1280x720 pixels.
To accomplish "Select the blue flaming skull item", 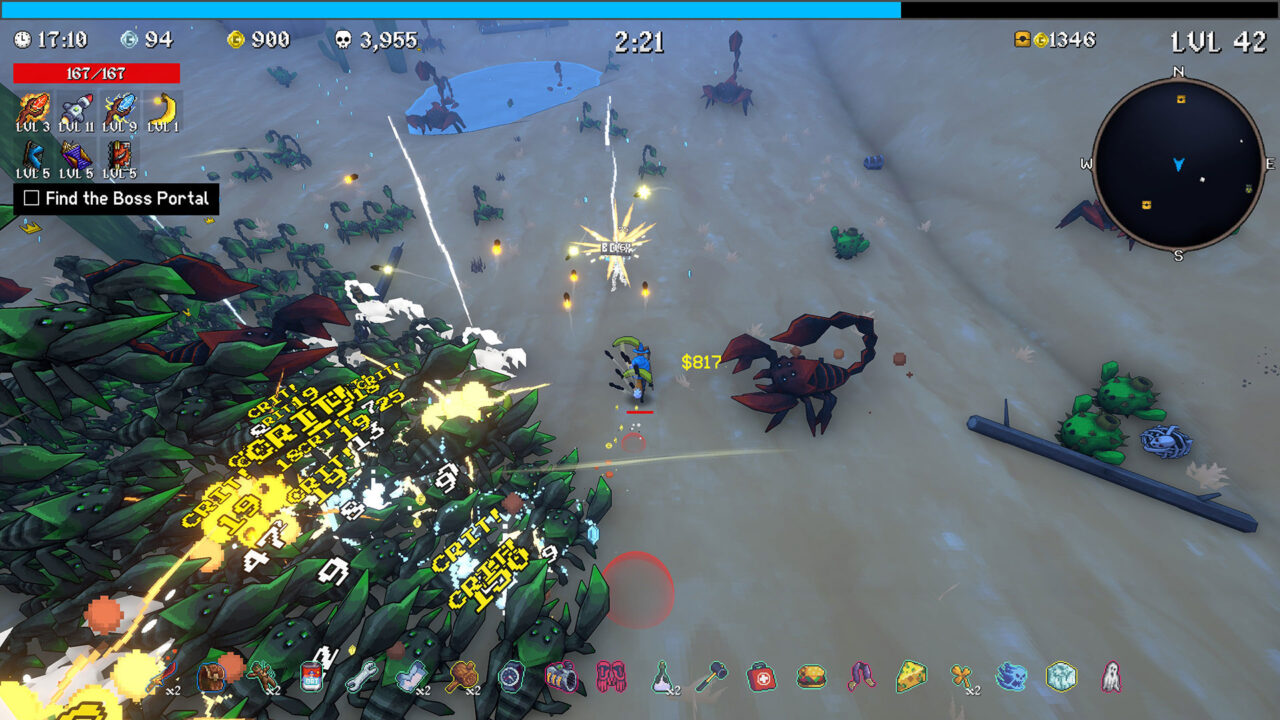I will pos(1011,677).
